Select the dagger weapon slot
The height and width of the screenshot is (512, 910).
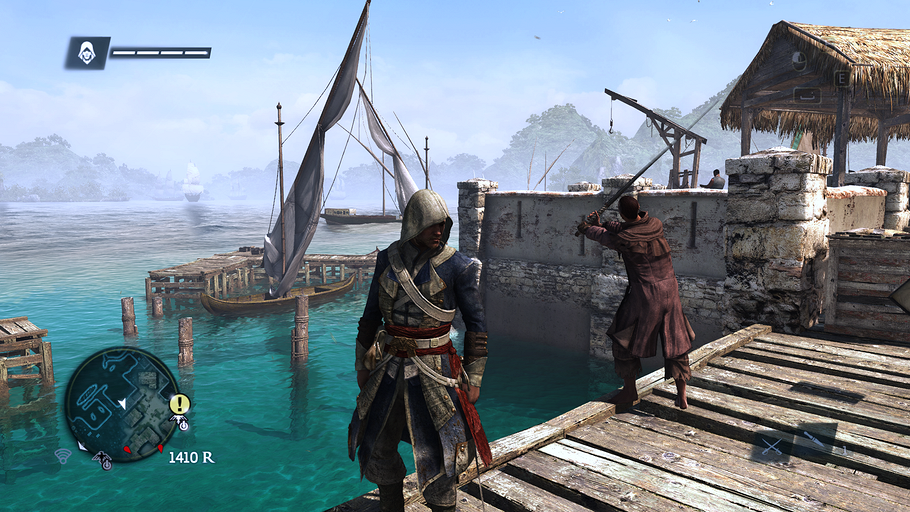[815, 439]
